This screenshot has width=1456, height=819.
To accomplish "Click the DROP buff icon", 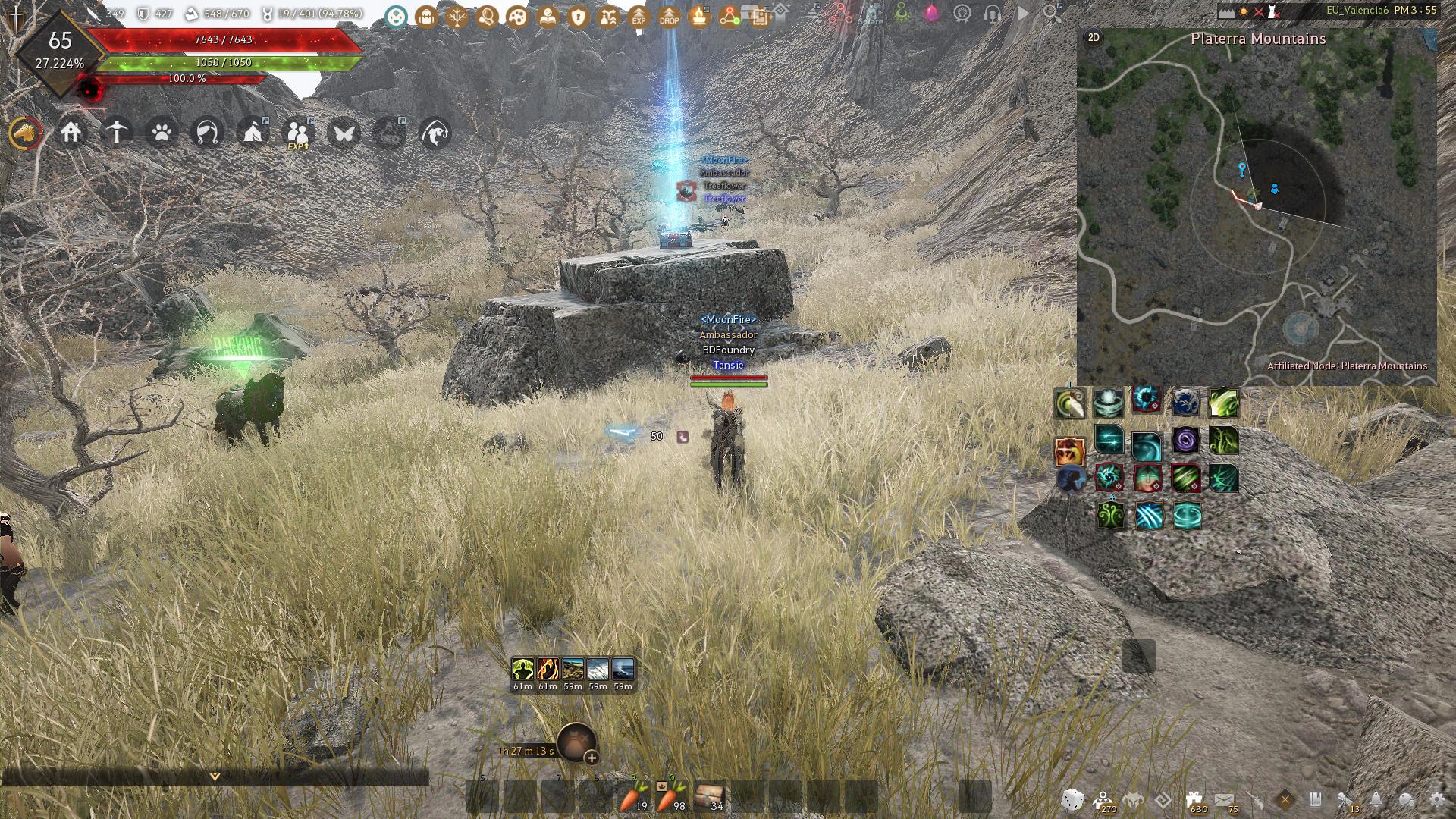I will pyautogui.click(x=669, y=16).
